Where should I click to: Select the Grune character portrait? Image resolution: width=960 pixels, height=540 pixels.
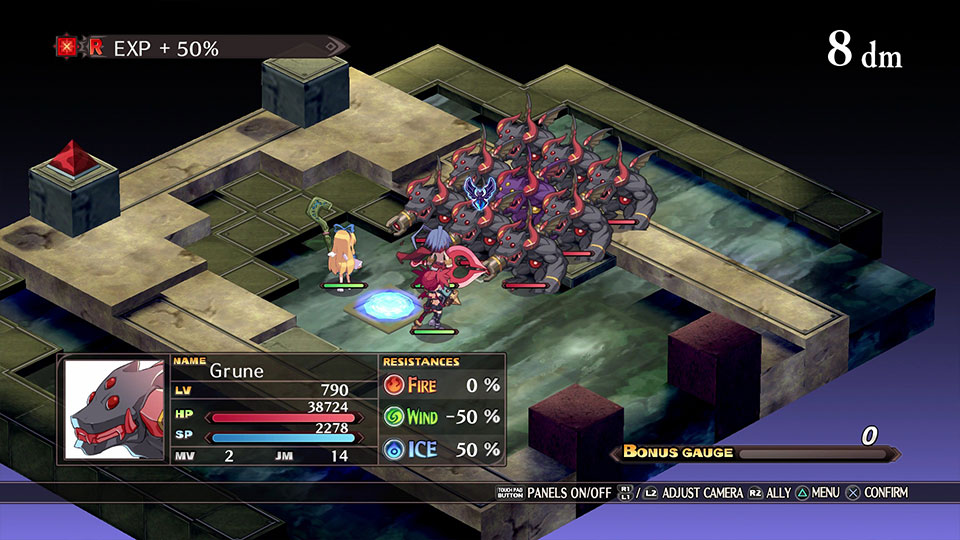coord(114,409)
